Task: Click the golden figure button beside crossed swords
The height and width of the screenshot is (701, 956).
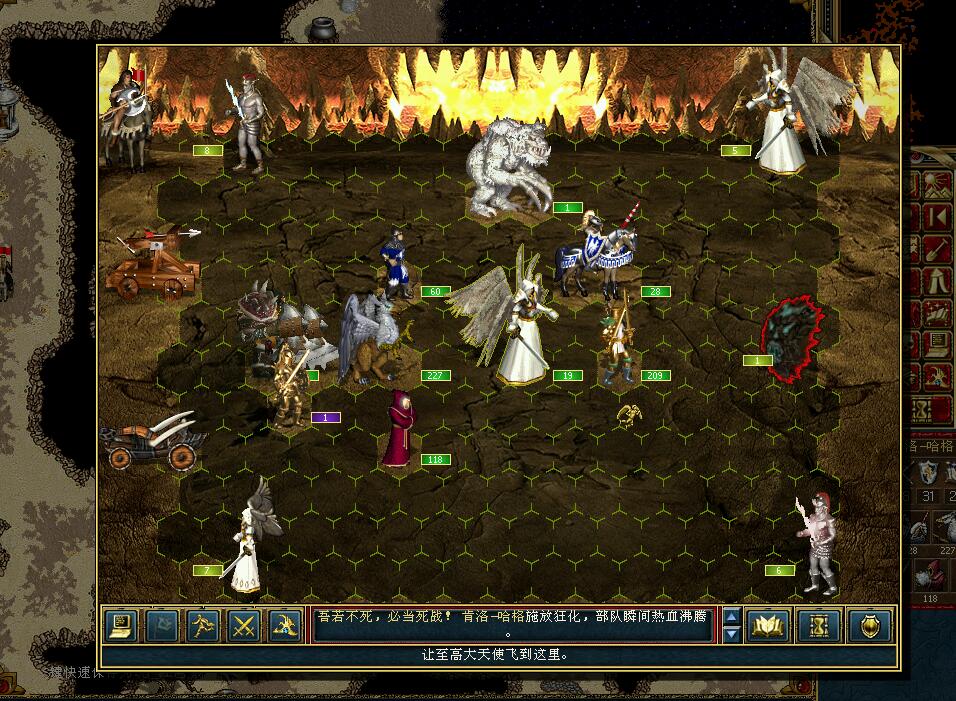Action: pos(285,626)
